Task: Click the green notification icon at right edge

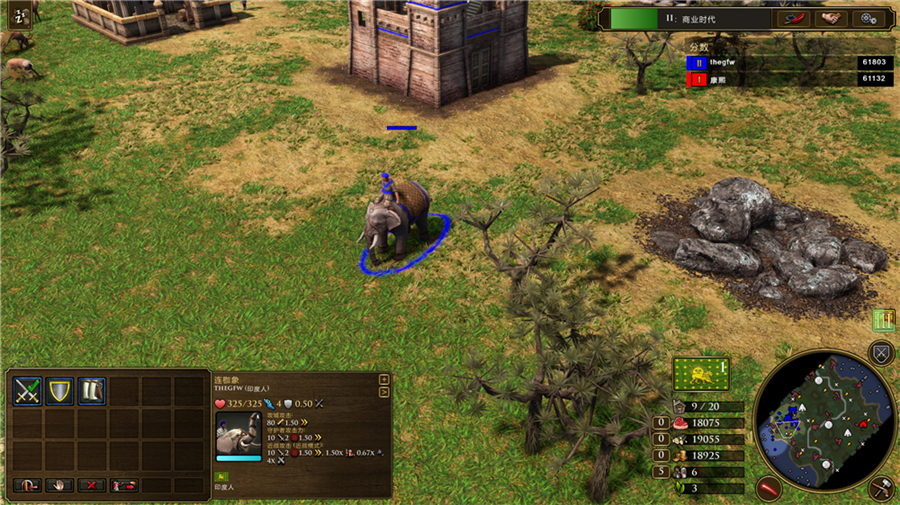Action: tap(882, 320)
